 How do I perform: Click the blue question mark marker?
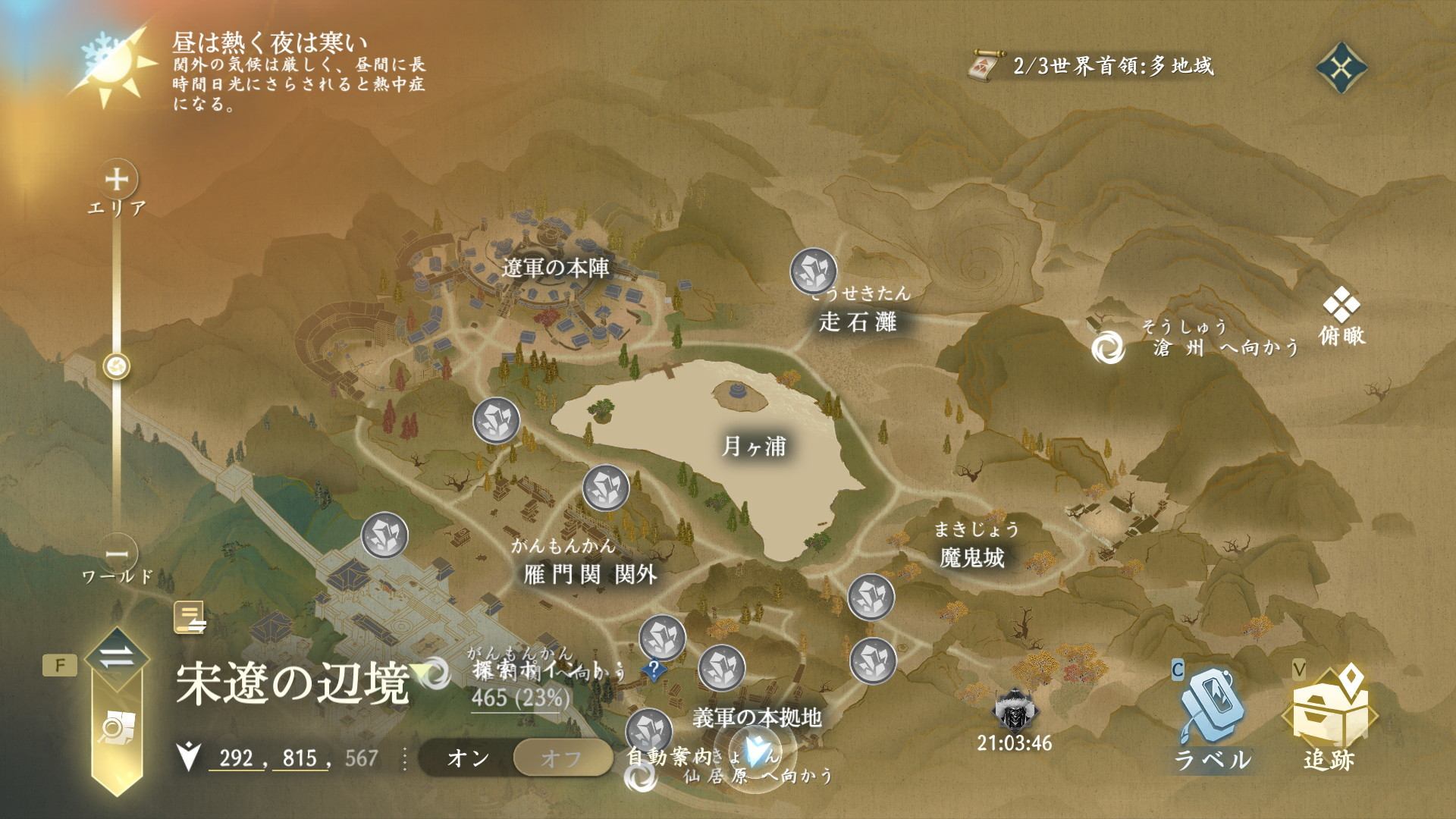(x=653, y=669)
